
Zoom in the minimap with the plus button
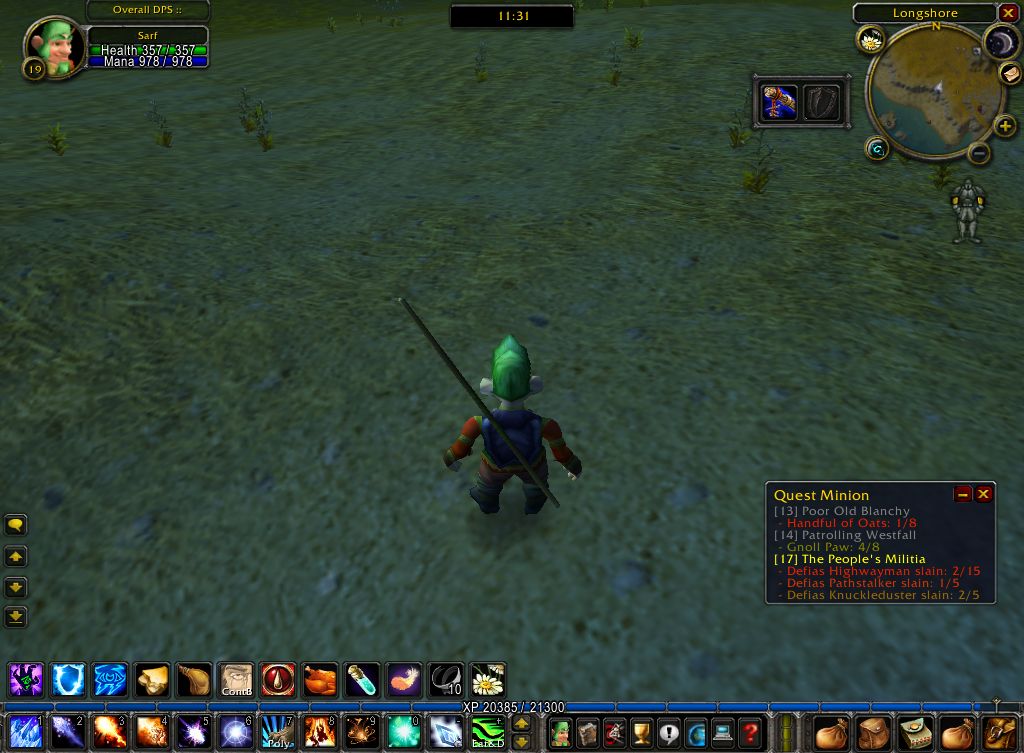click(1005, 126)
